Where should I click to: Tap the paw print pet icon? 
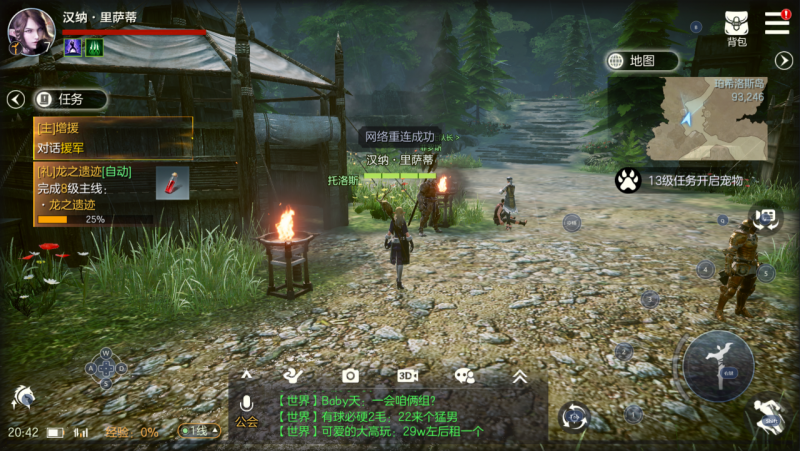click(x=628, y=180)
